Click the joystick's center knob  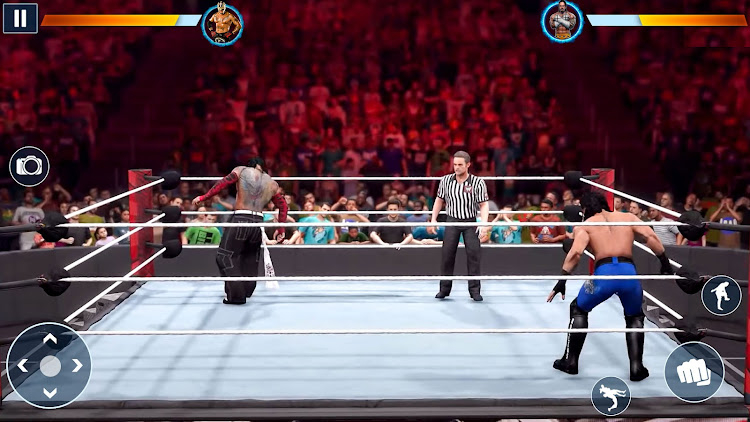click(x=49, y=366)
